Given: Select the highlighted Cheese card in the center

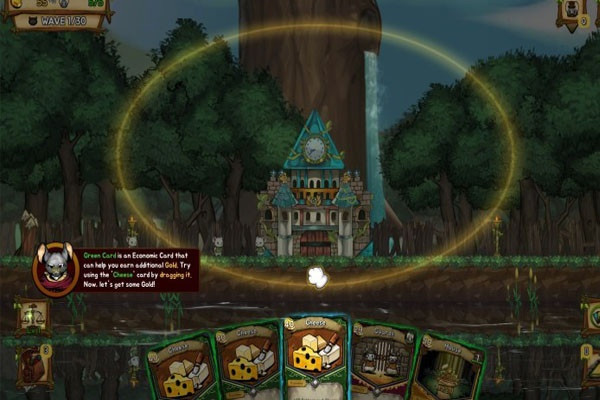Looking at the screenshot, I should pos(315,360).
